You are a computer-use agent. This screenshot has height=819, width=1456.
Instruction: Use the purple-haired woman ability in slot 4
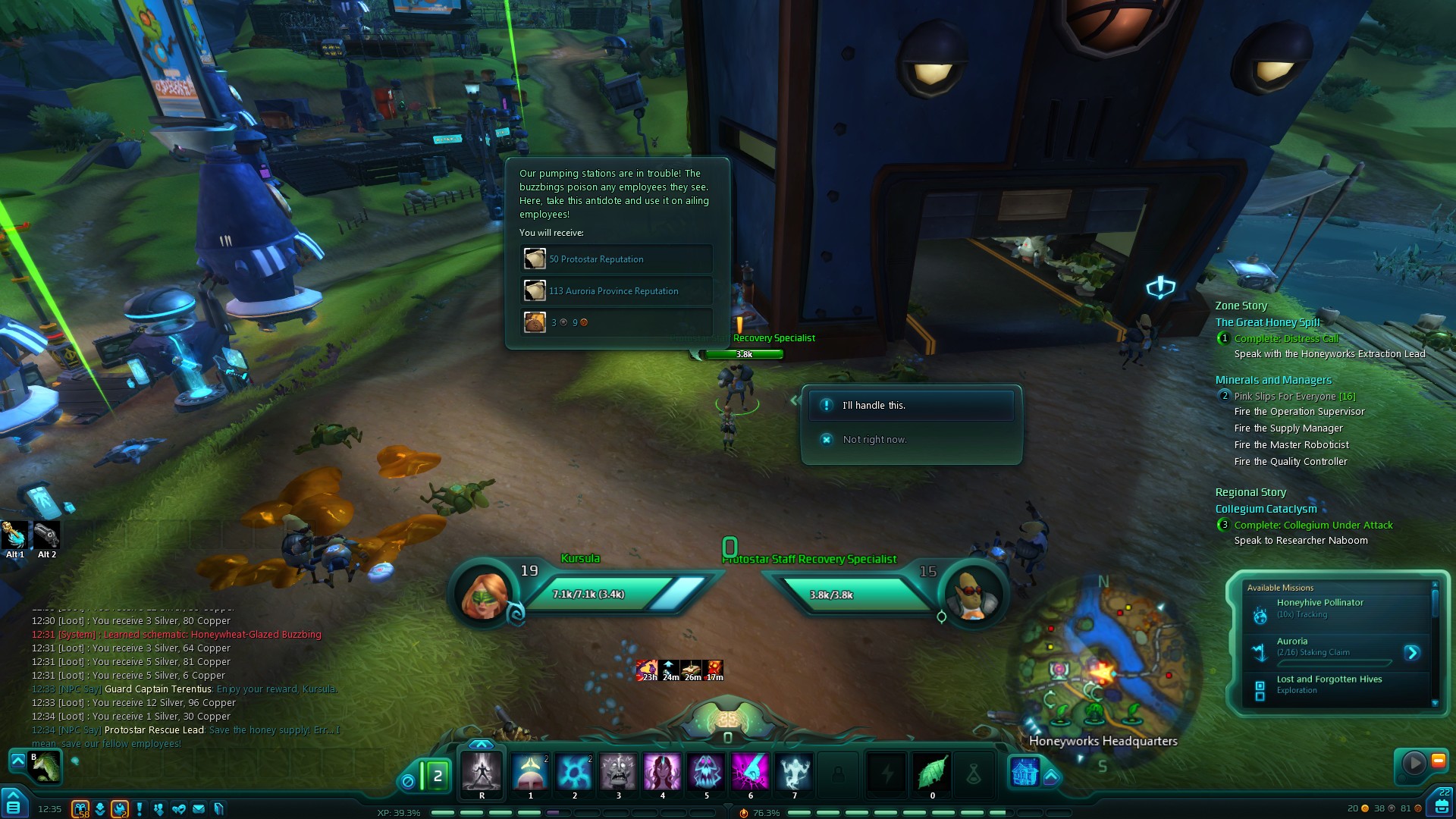(x=662, y=772)
